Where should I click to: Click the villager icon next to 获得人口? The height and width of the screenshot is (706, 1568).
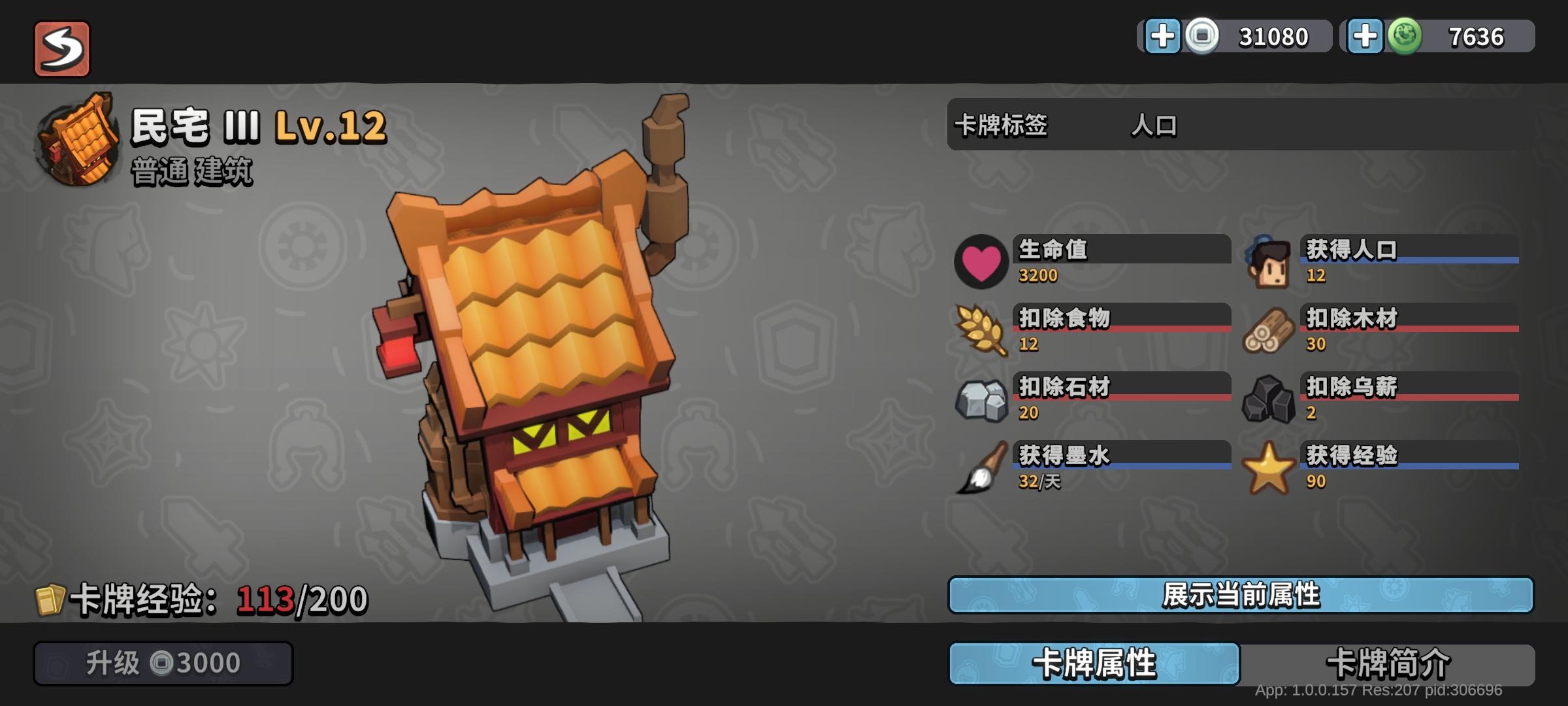pyautogui.click(x=1270, y=263)
